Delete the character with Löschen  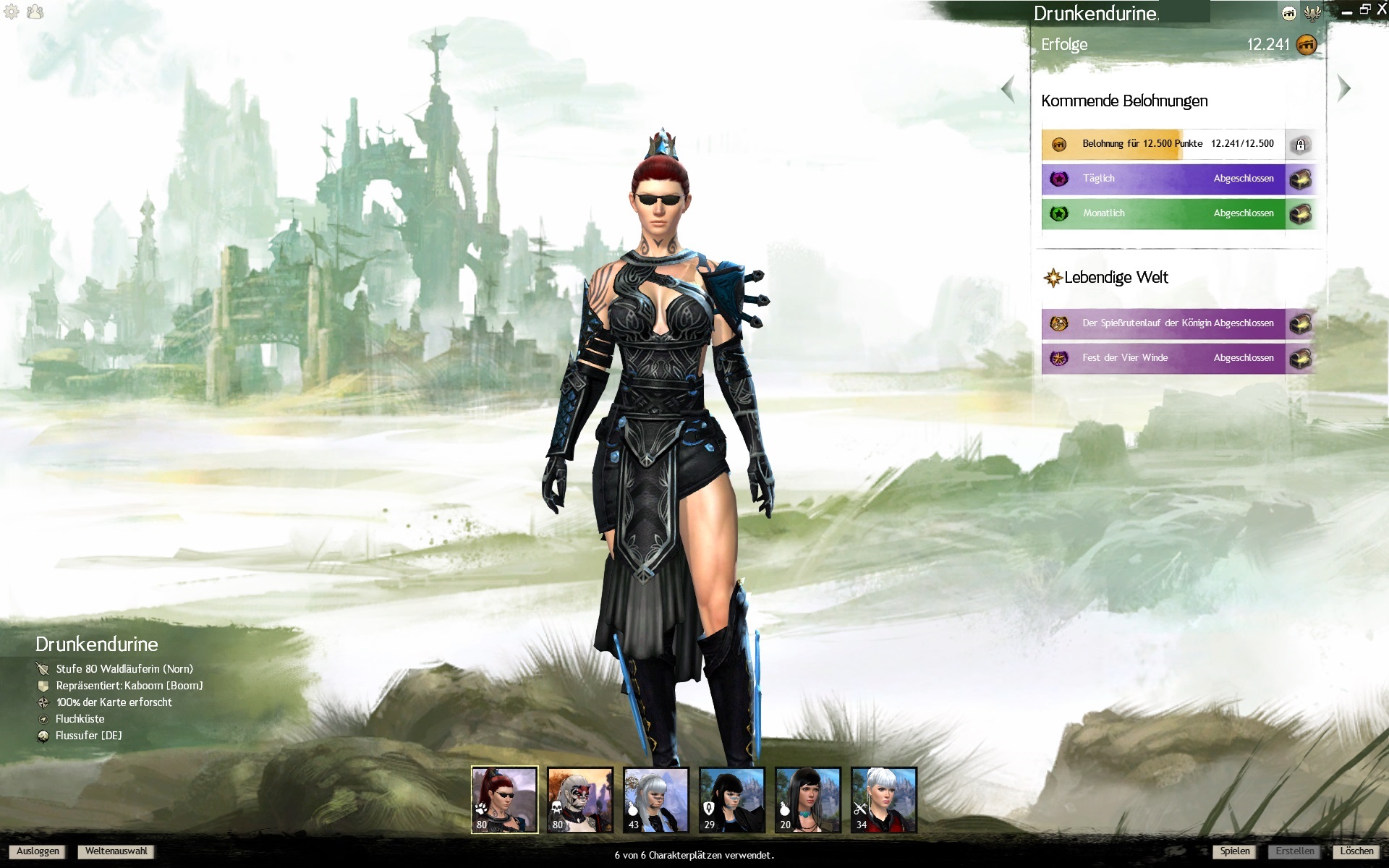1356,851
